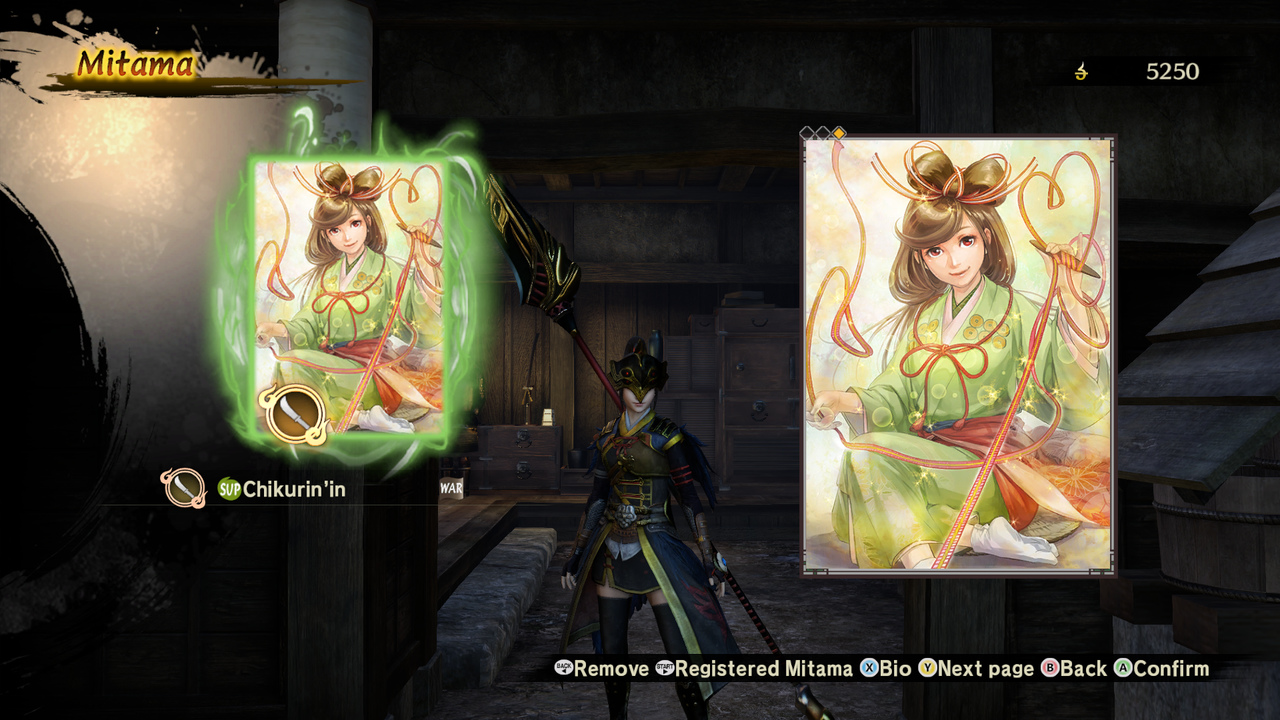Click Remove to unequip the Mitama
Image resolution: width=1280 pixels, height=720 pixels.
click(x=610, y=668)
